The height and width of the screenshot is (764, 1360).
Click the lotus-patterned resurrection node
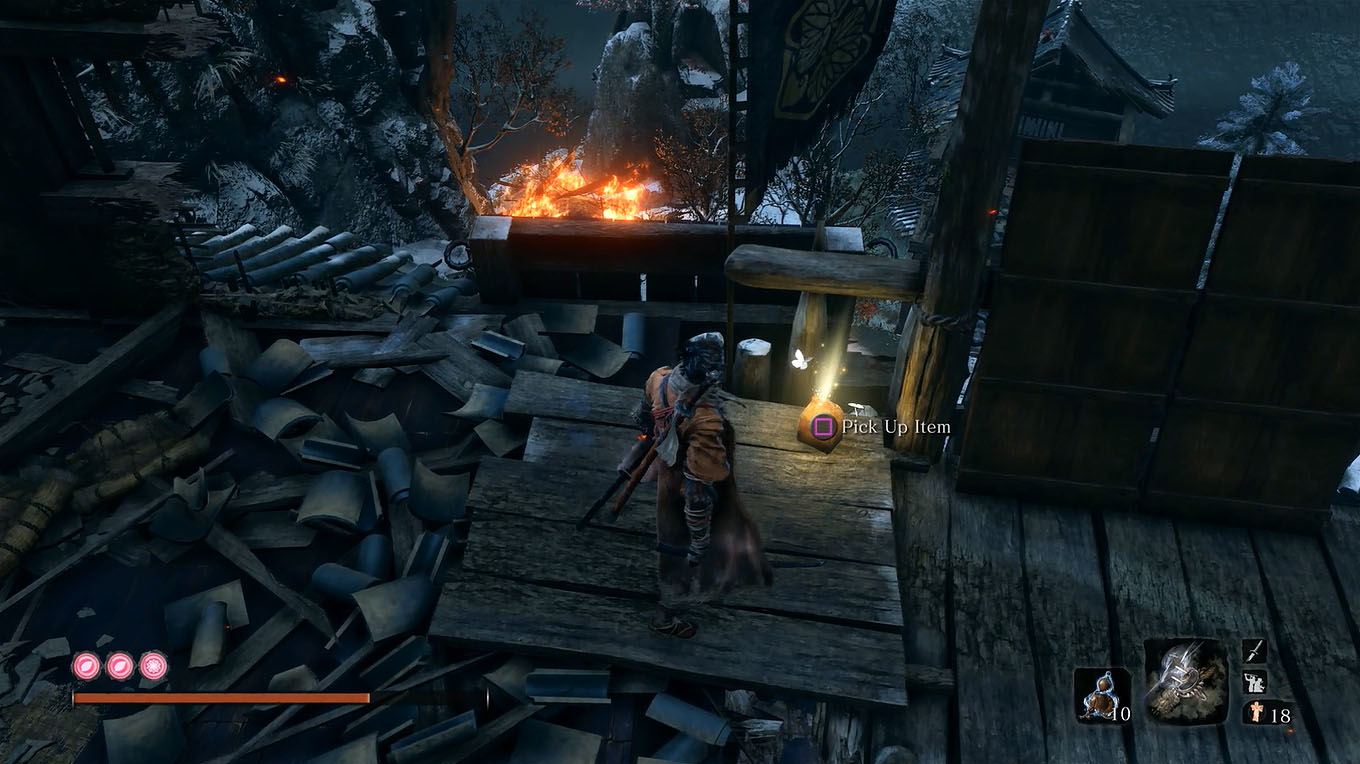[151, 664]
